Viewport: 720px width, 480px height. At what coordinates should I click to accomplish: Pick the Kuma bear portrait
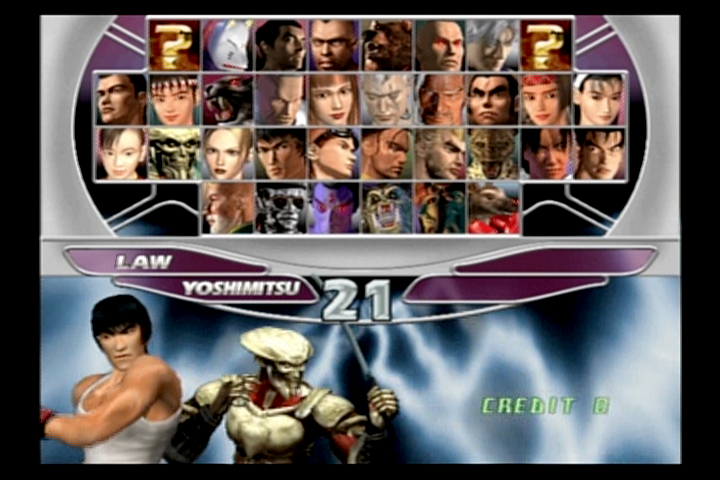pos(387,46)
